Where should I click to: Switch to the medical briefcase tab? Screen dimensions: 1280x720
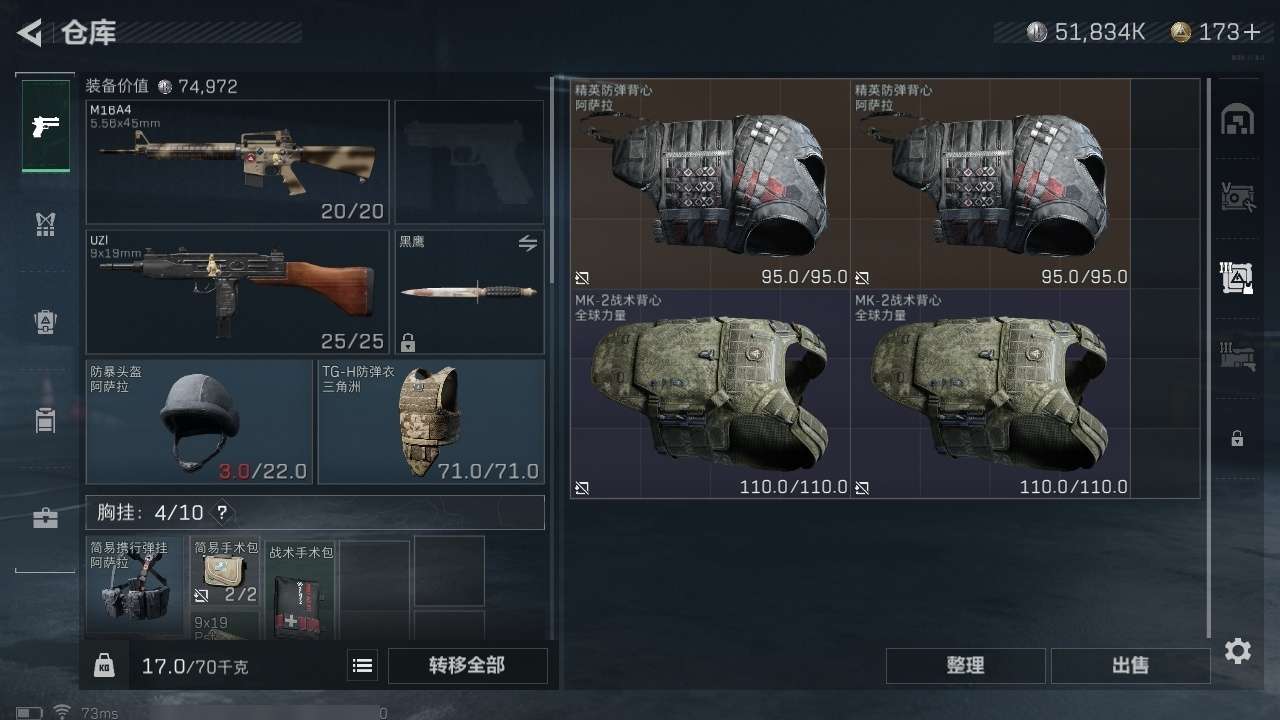coord(46,518)
